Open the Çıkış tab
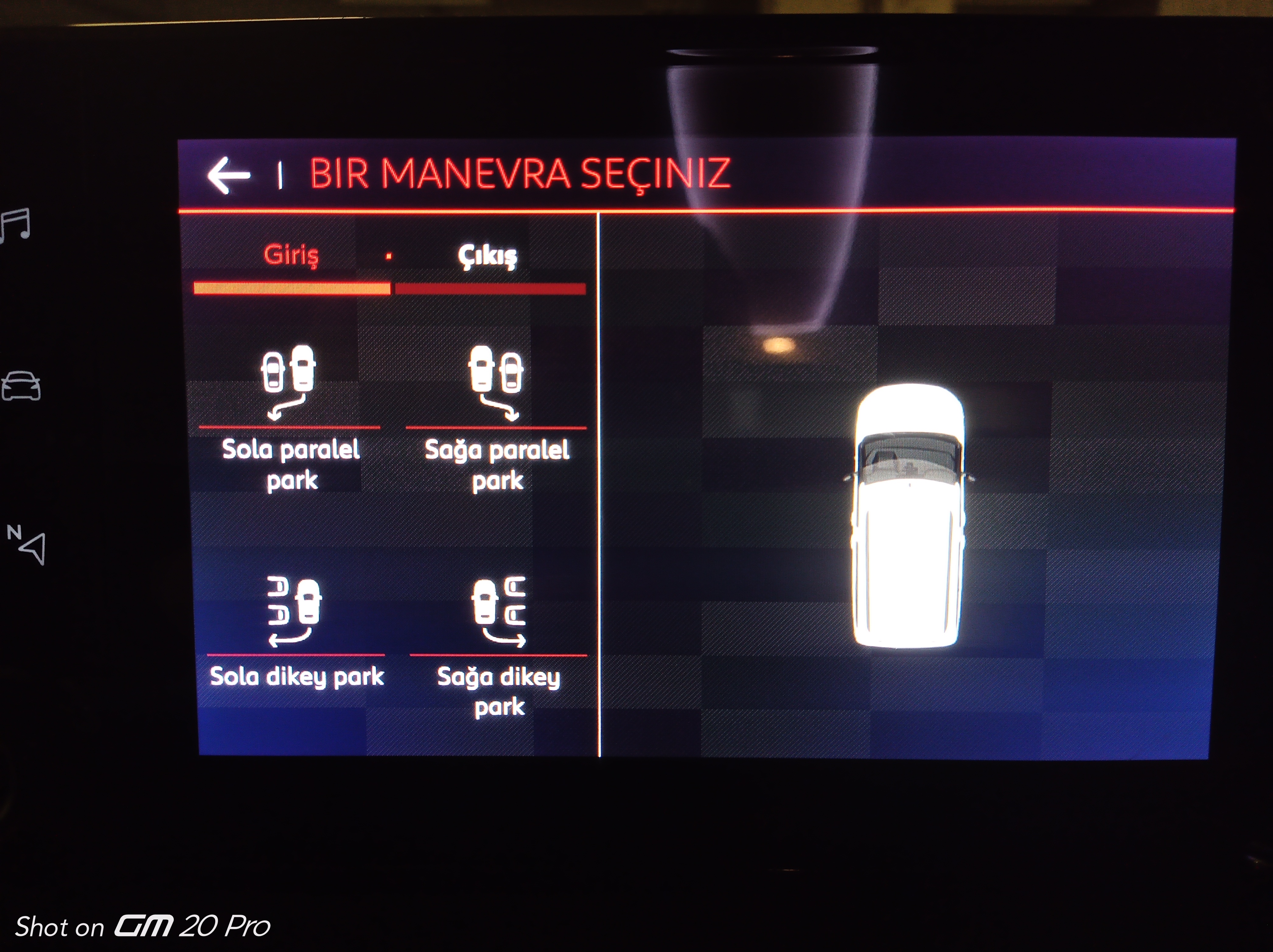The image size is (1273, 952). (488, 256)
